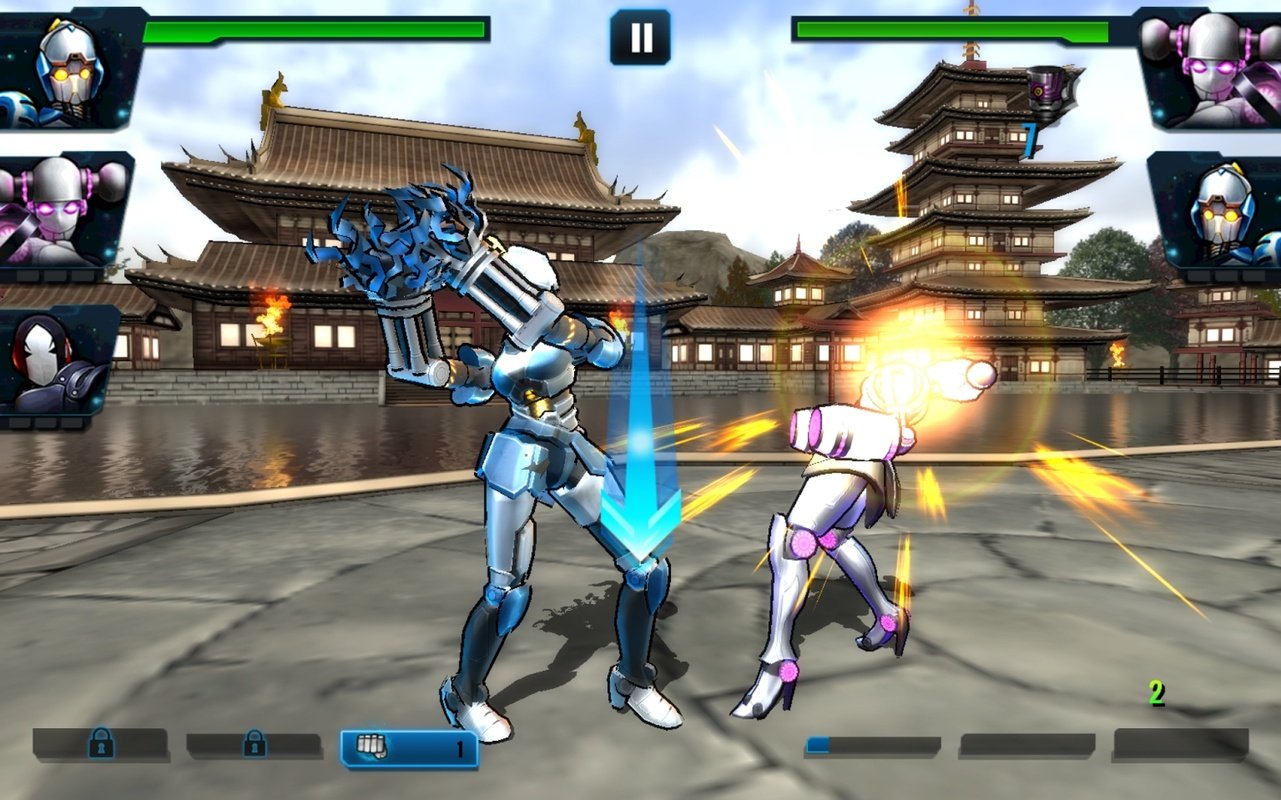Pause the fight
This screenshot has height=800, width=1281.
[640, 38]
